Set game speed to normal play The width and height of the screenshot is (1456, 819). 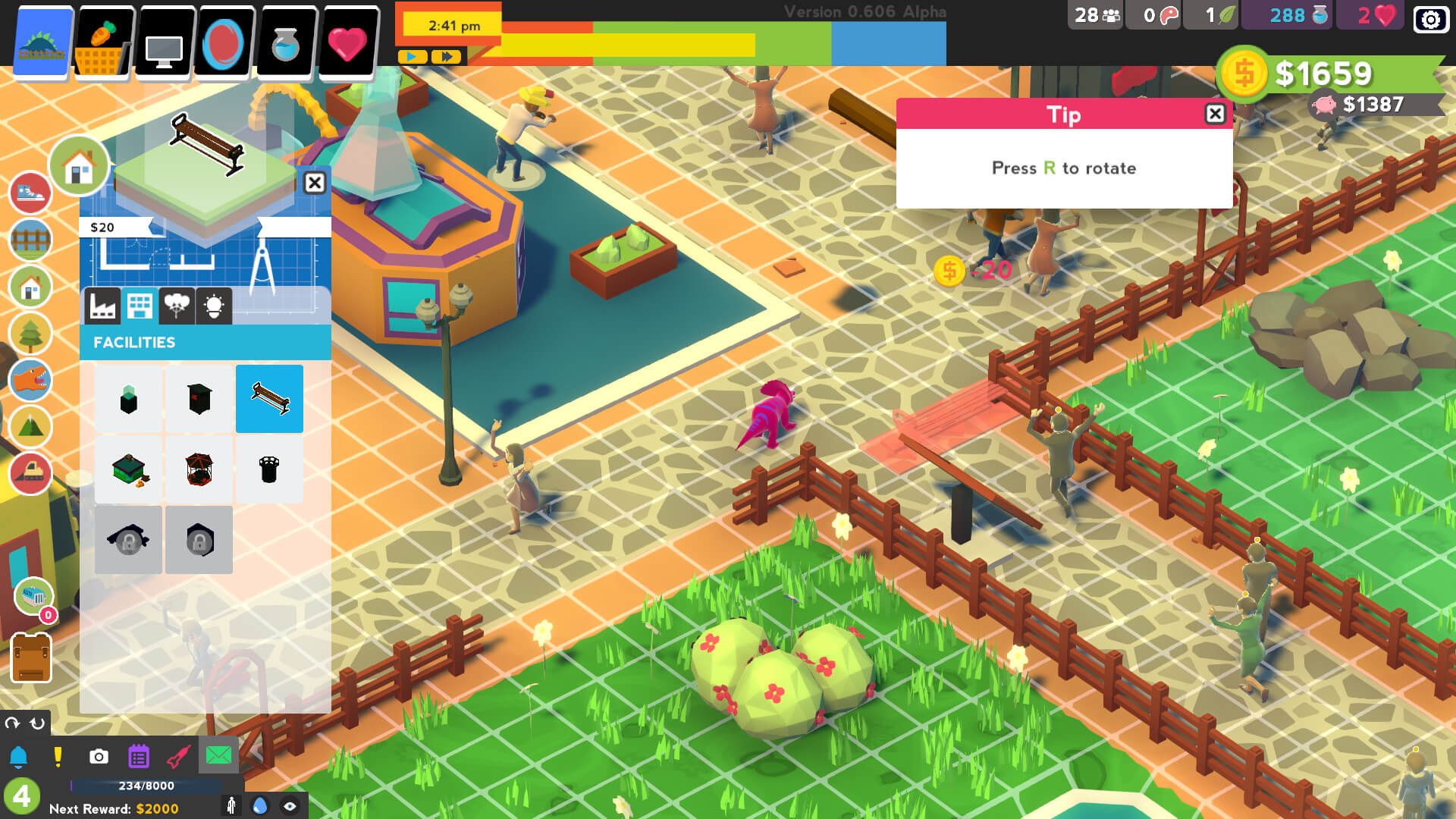pyautogui.click(x=412, y=57)
